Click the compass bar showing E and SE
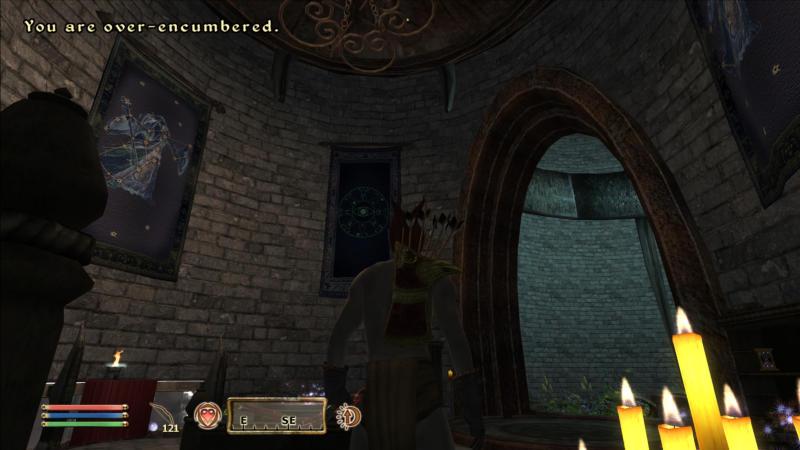The height and width of the screenshot is (450, 800). tap(277, 416)
